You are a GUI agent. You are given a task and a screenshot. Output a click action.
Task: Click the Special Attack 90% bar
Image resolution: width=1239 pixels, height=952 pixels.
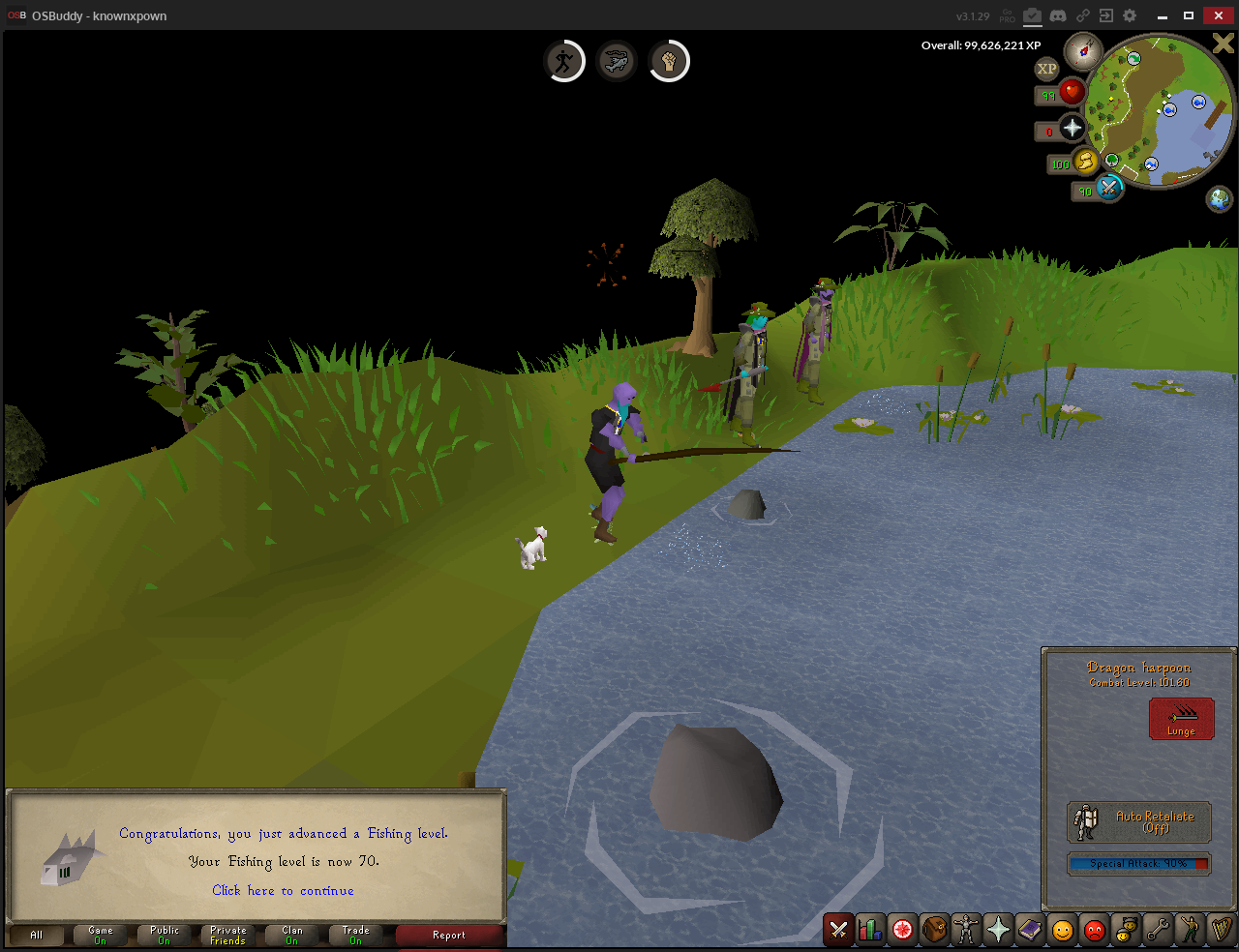[x=1138, y=863]
